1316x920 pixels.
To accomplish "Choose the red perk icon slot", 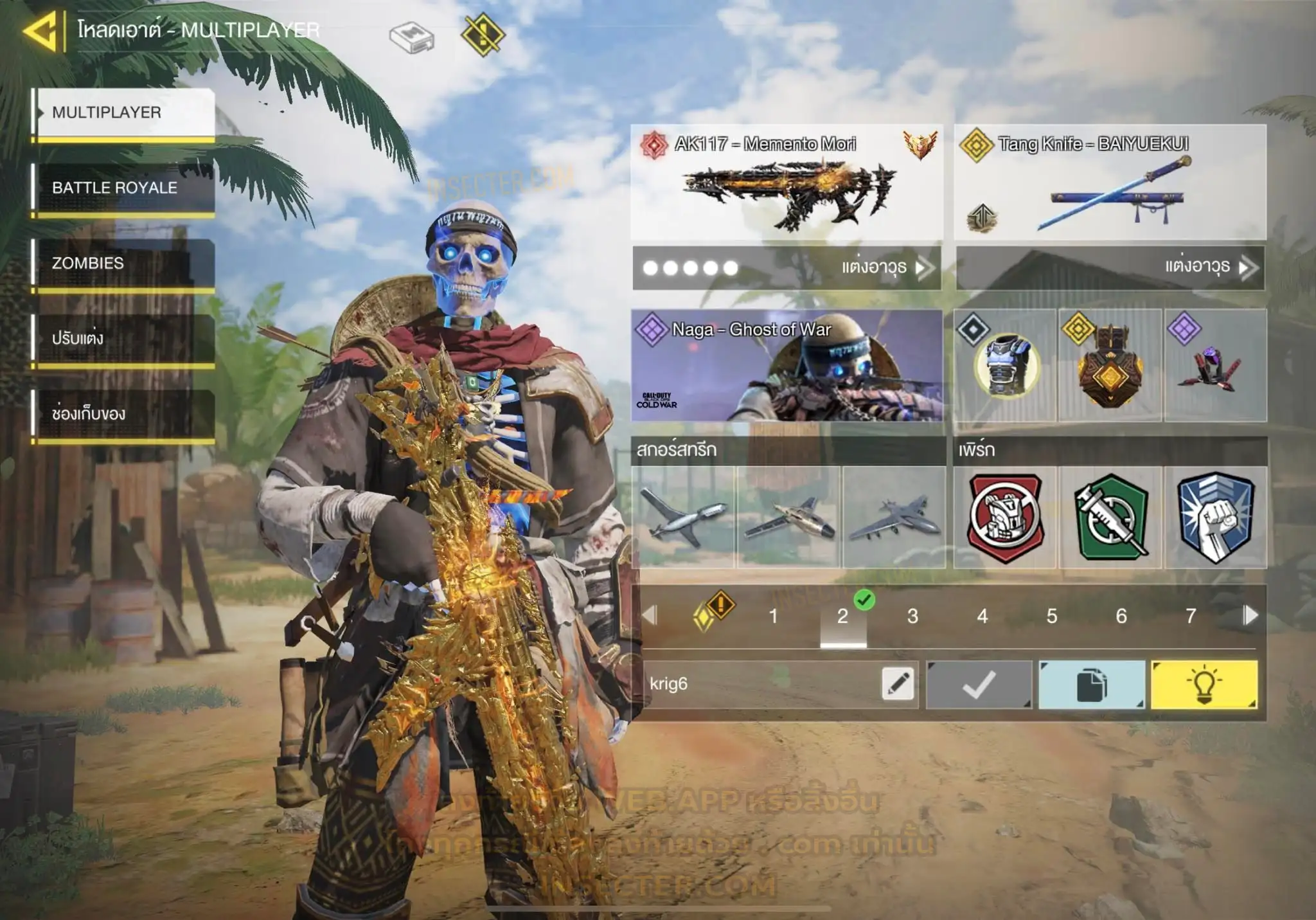I will pos(1005,517).
